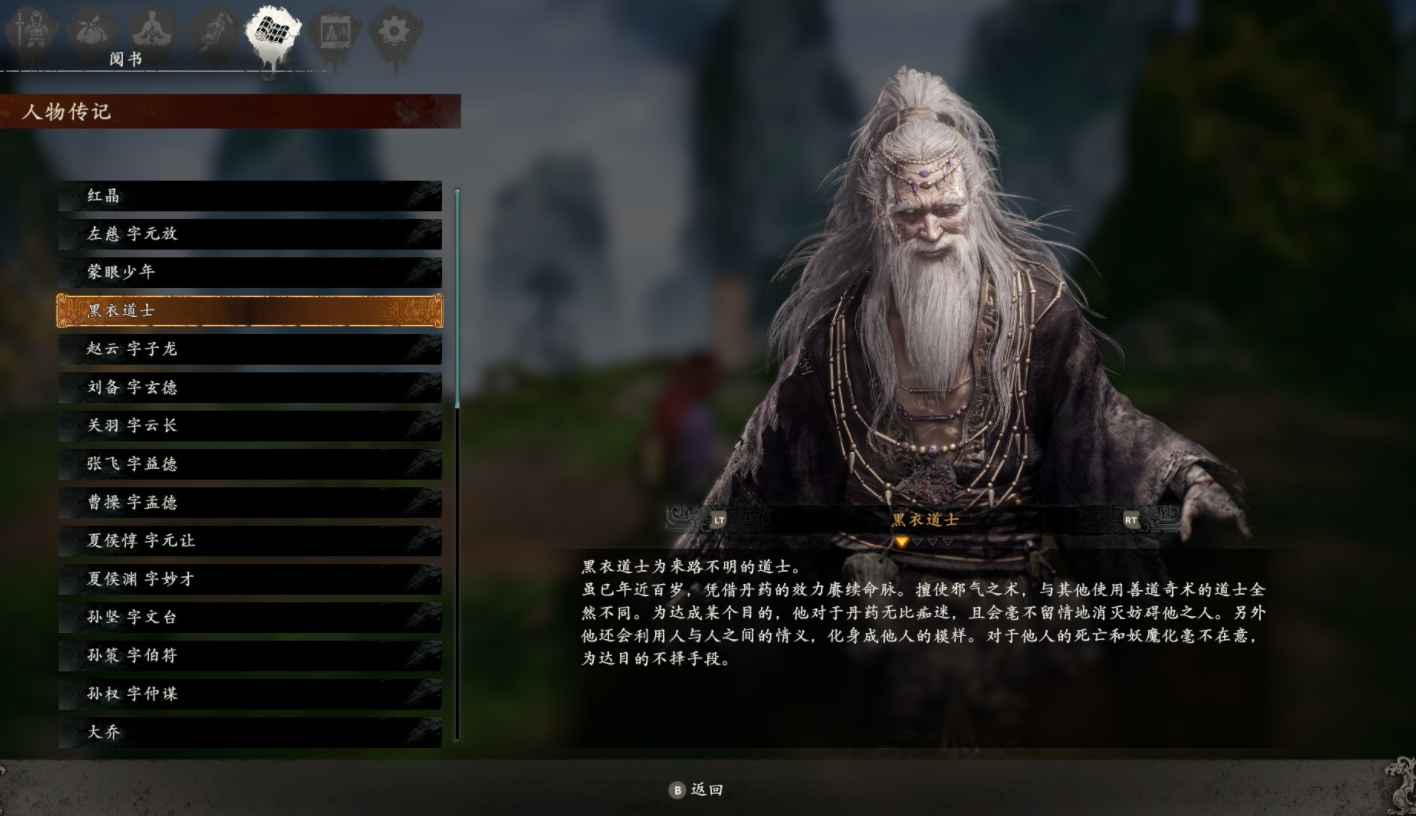1416x816 pixels.
Task: Open the meditating figure tab
Action: click(x=153, y=30)
